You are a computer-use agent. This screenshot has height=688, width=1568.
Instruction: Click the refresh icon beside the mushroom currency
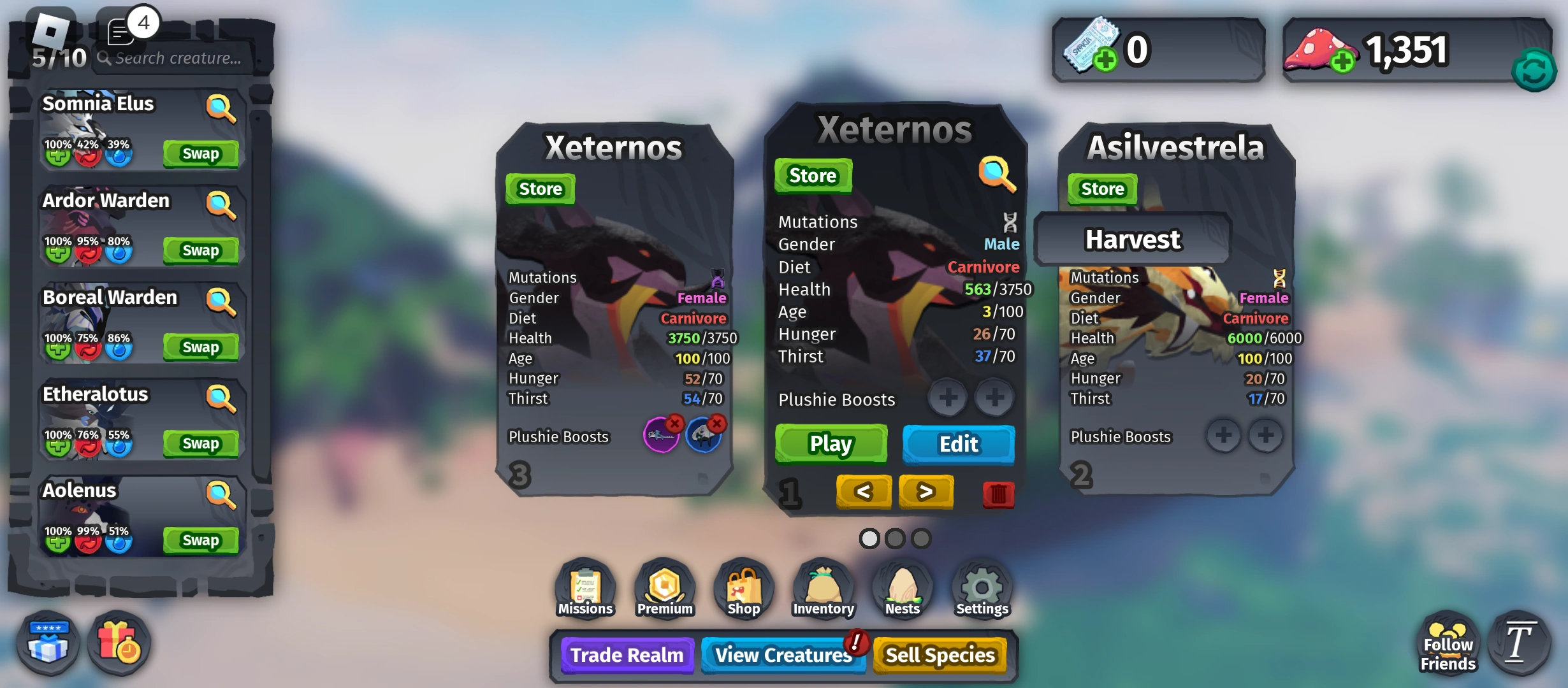[1534, 70]
